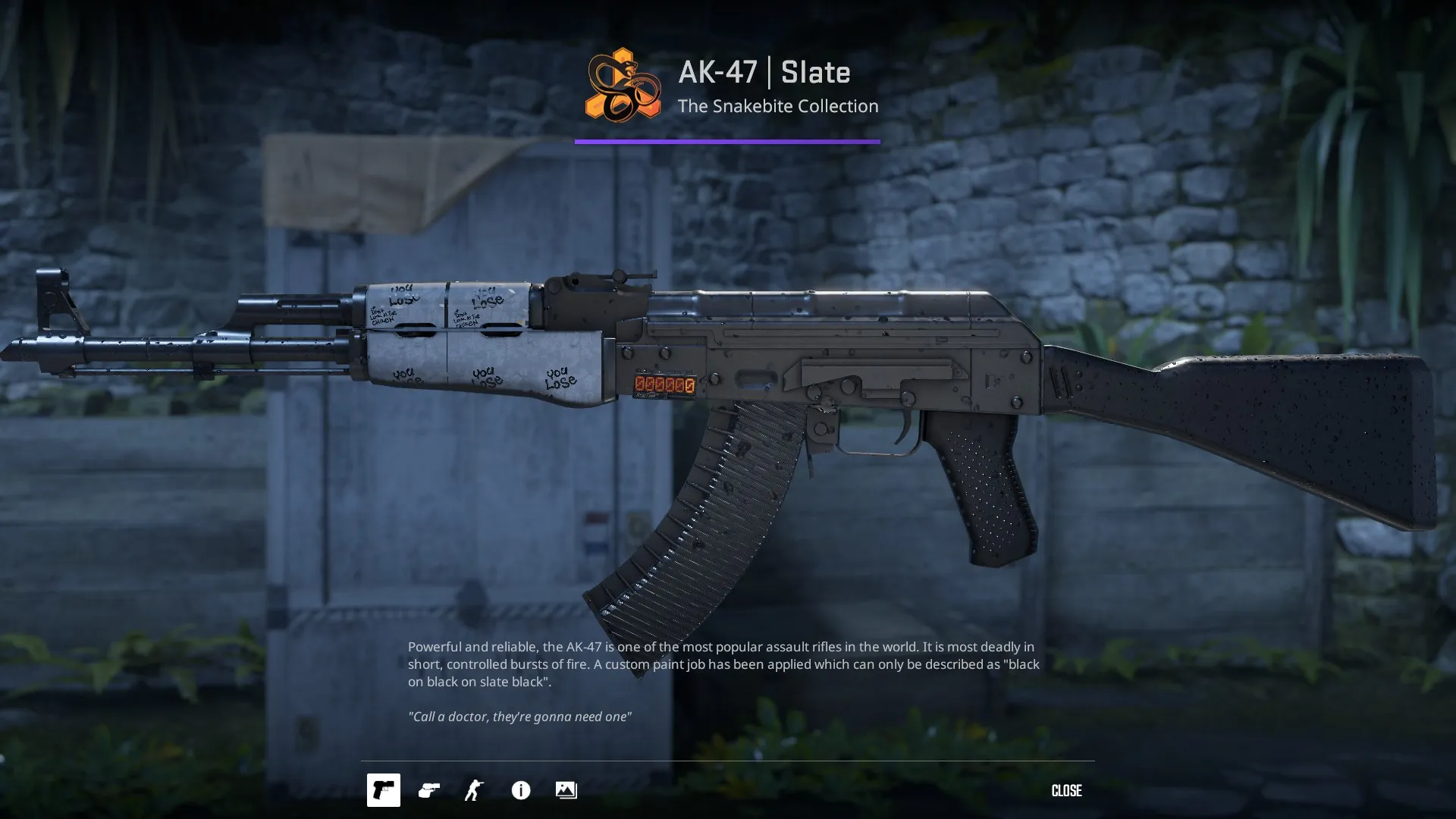Show the weapon on the aiming character
This screenshot has height=819, width=1456.
pos(475,790)
